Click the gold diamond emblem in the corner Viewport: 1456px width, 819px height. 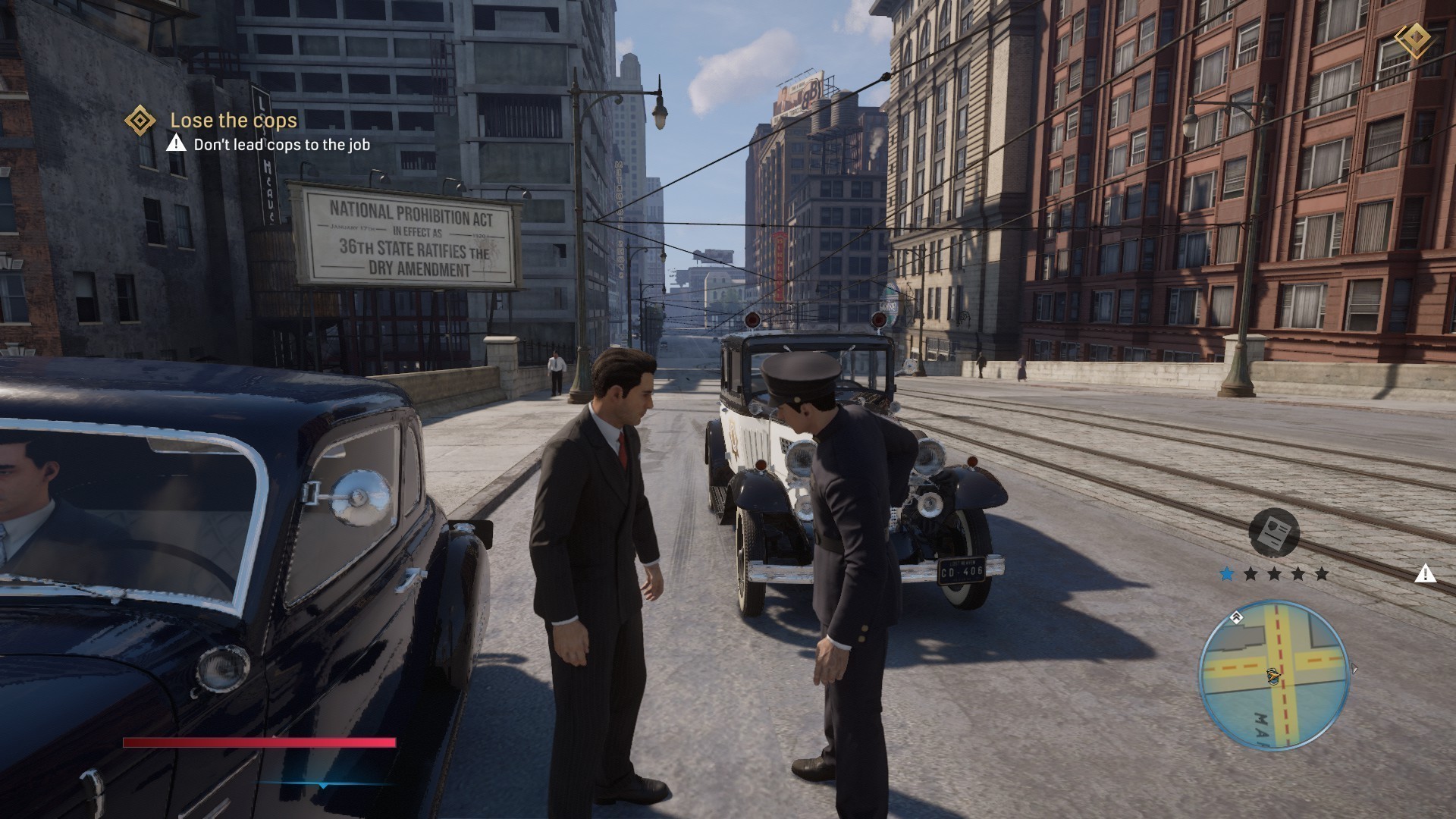pyautogui.click(x=1413, y=40)
